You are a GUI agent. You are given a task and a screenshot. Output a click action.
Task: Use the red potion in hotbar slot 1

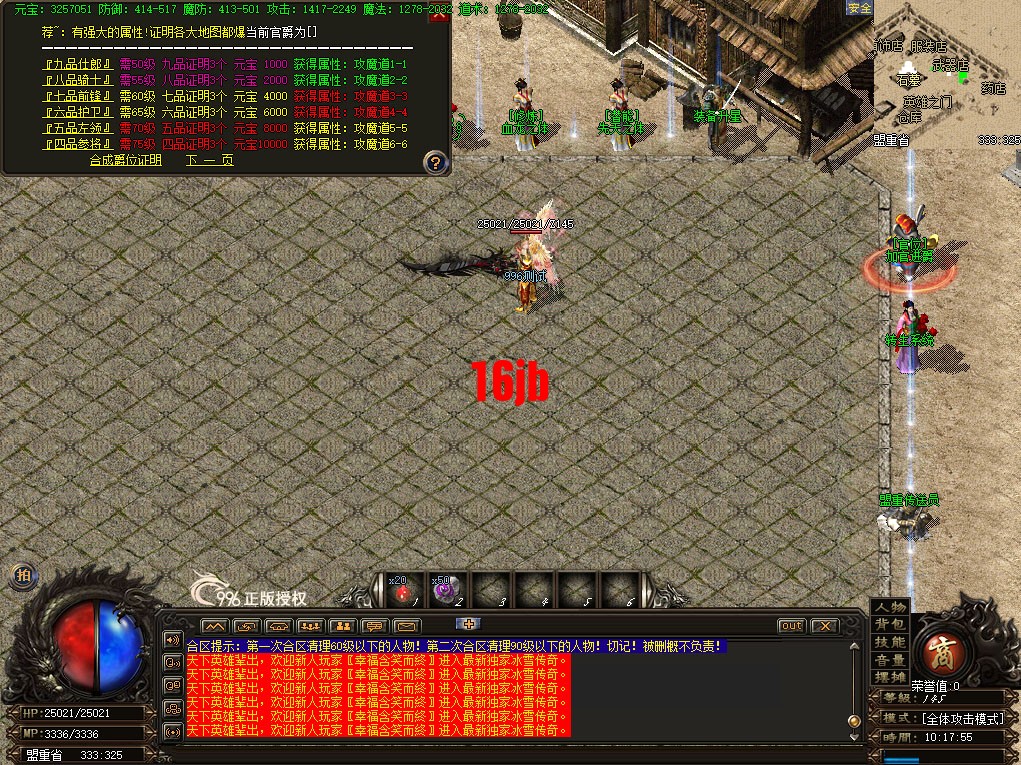[x=402, y=591]
